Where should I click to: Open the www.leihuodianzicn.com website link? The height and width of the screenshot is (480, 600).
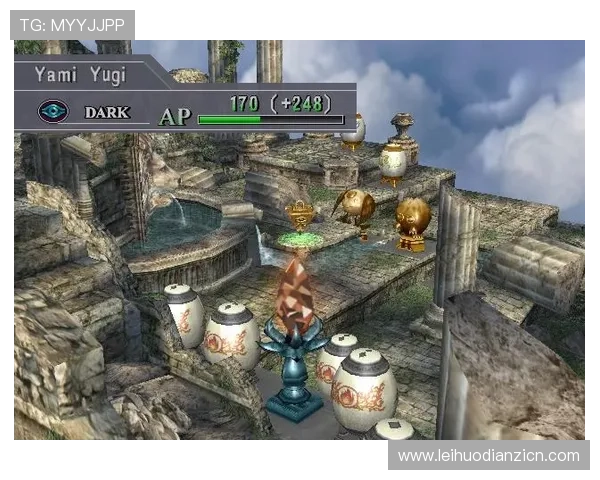(488, 456)
